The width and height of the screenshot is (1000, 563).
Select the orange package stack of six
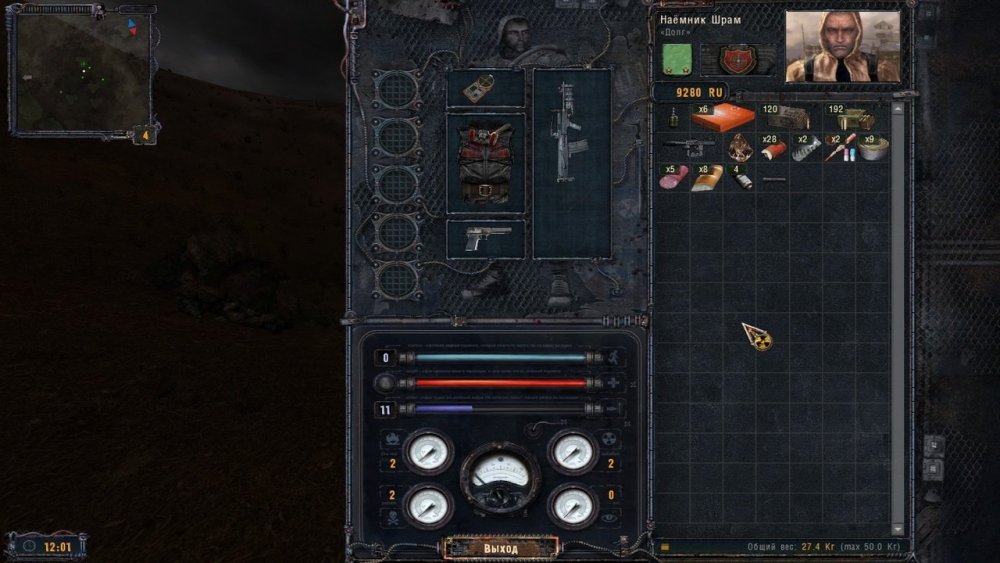(x=722, y=117)
